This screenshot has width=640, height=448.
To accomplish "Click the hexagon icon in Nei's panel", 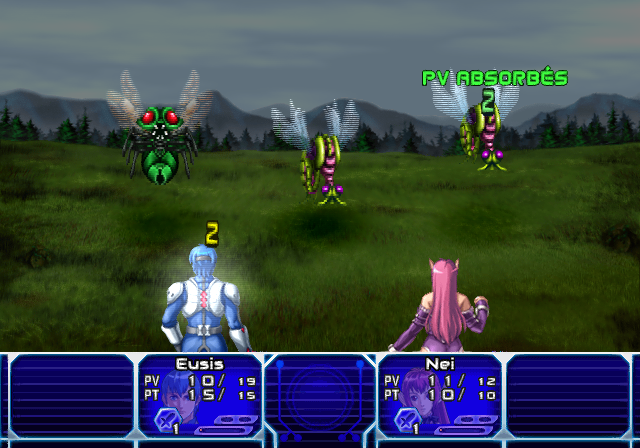I will tap(405, 420).
